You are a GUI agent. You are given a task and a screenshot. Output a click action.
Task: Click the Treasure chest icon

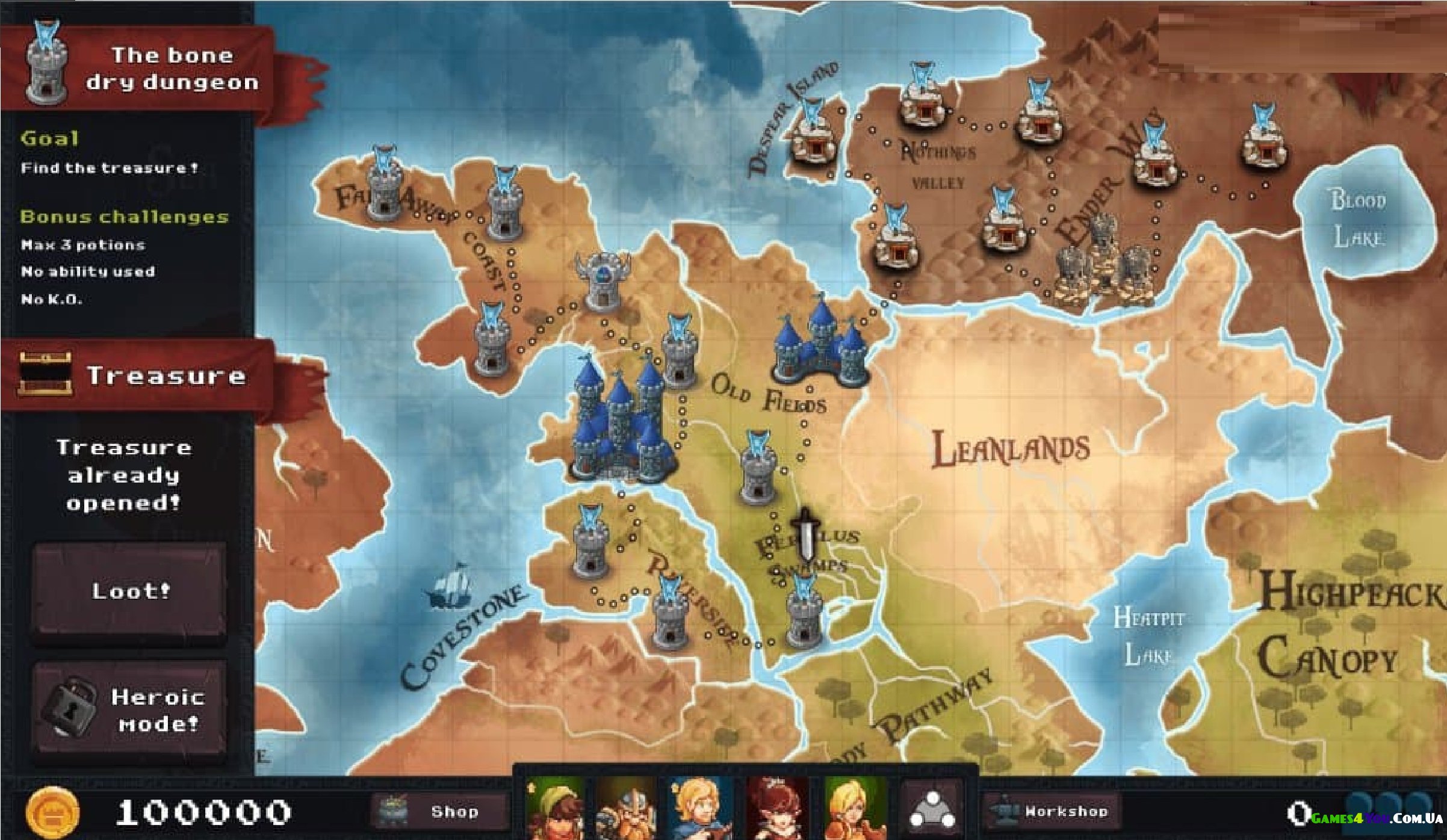coord(45,374)
